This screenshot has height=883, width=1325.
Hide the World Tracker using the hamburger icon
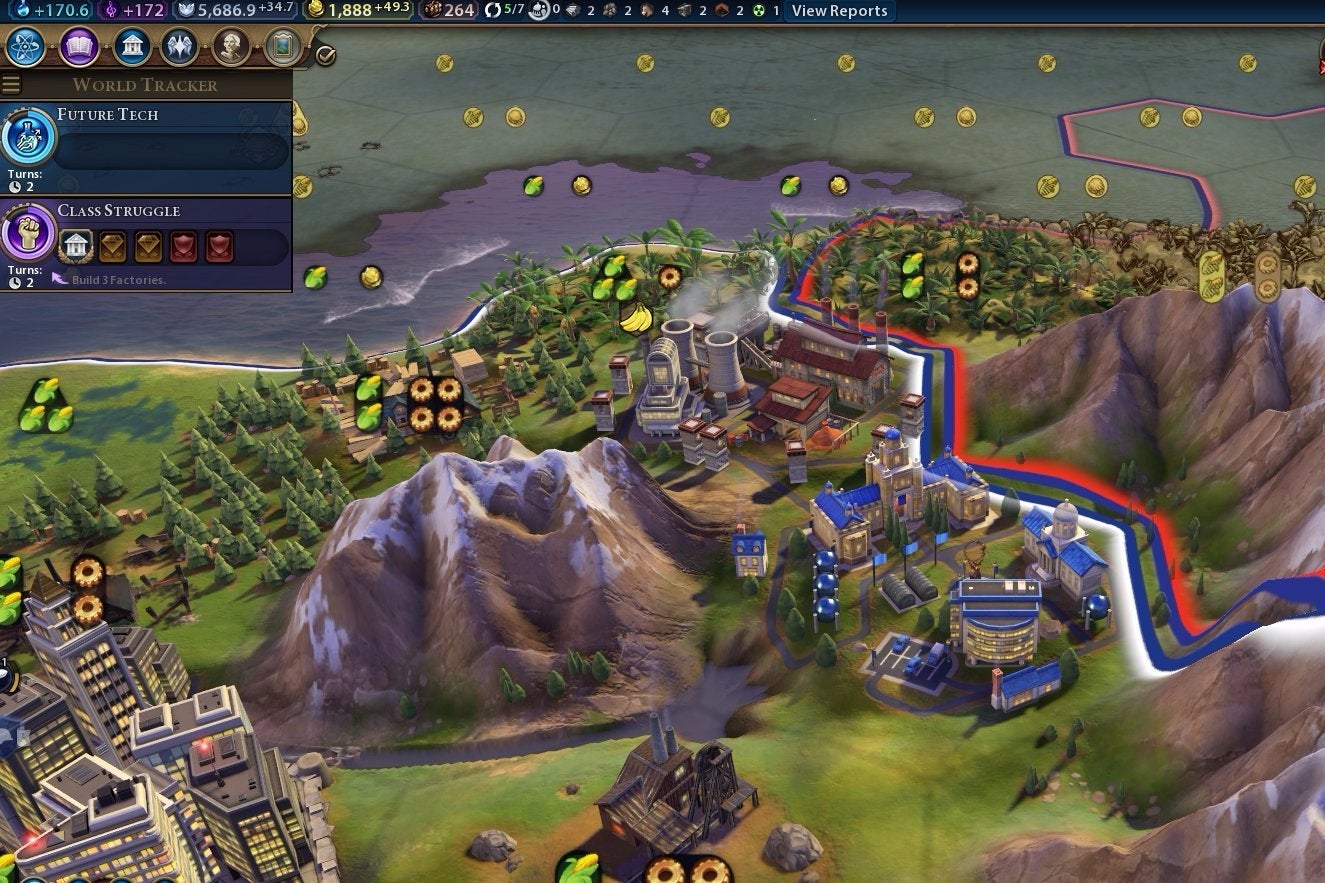pos(11,84)
